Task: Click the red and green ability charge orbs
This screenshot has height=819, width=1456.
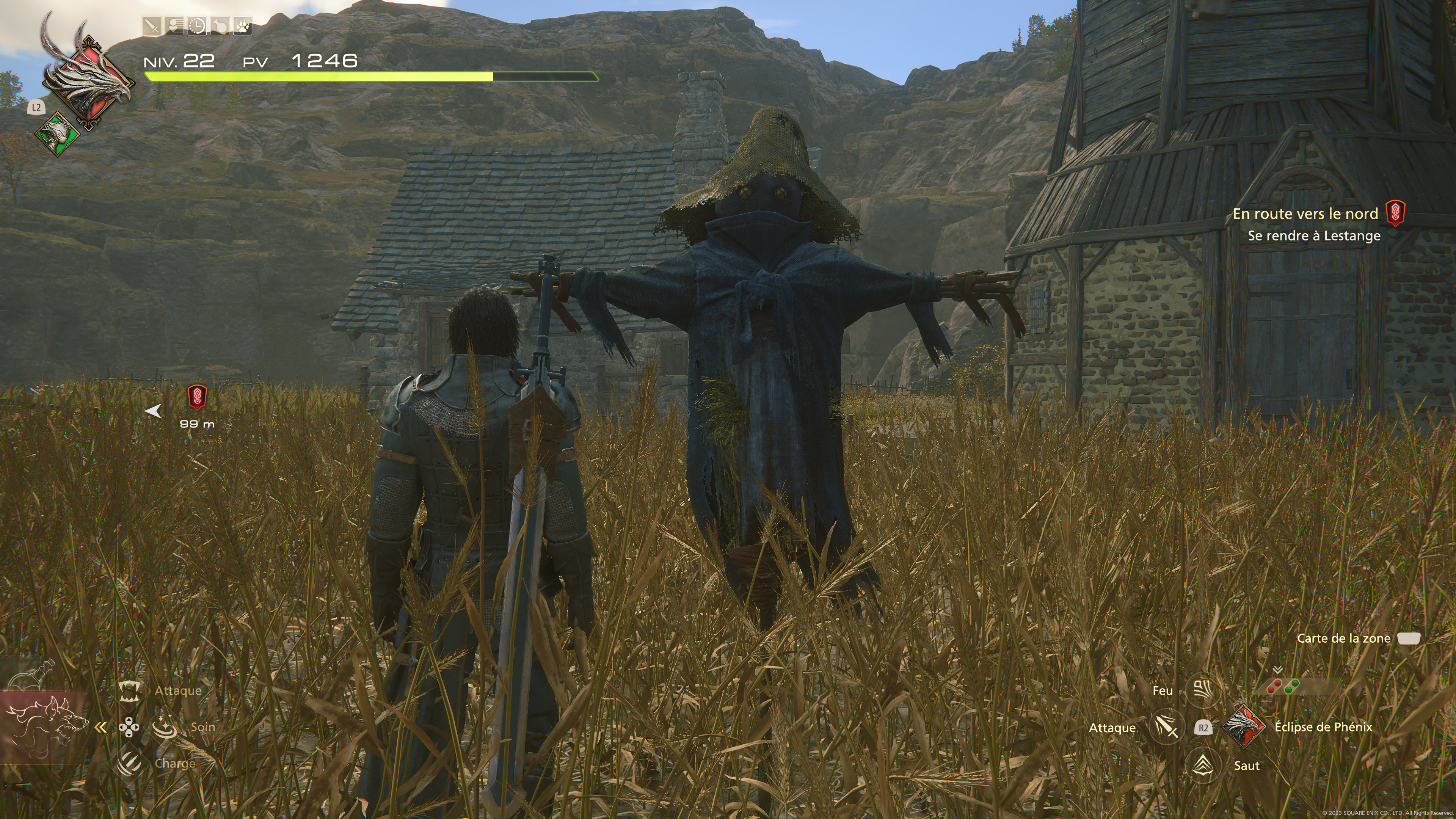Action: (x=1283, y=687)
